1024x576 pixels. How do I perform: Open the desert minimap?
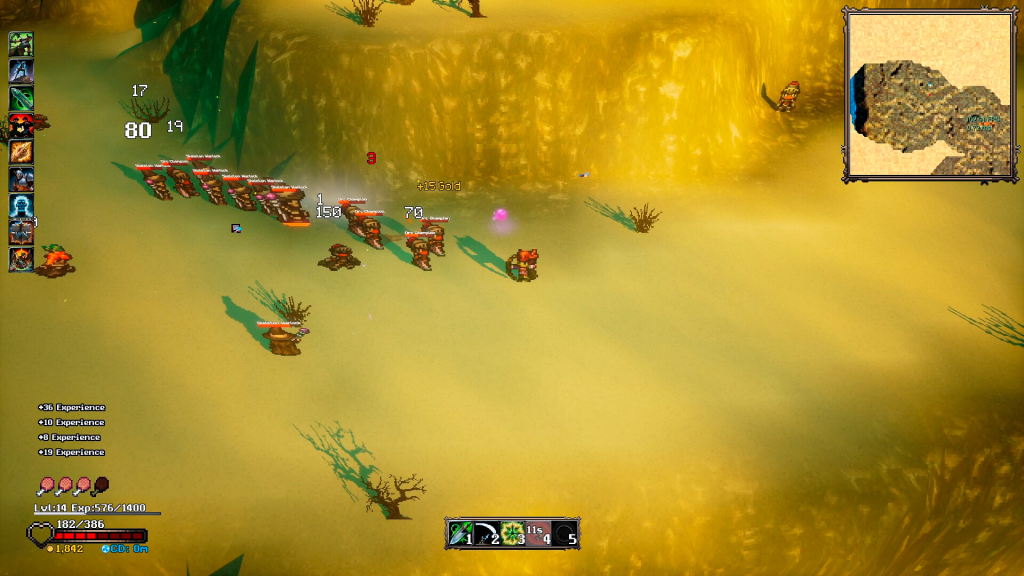[913, 94]
